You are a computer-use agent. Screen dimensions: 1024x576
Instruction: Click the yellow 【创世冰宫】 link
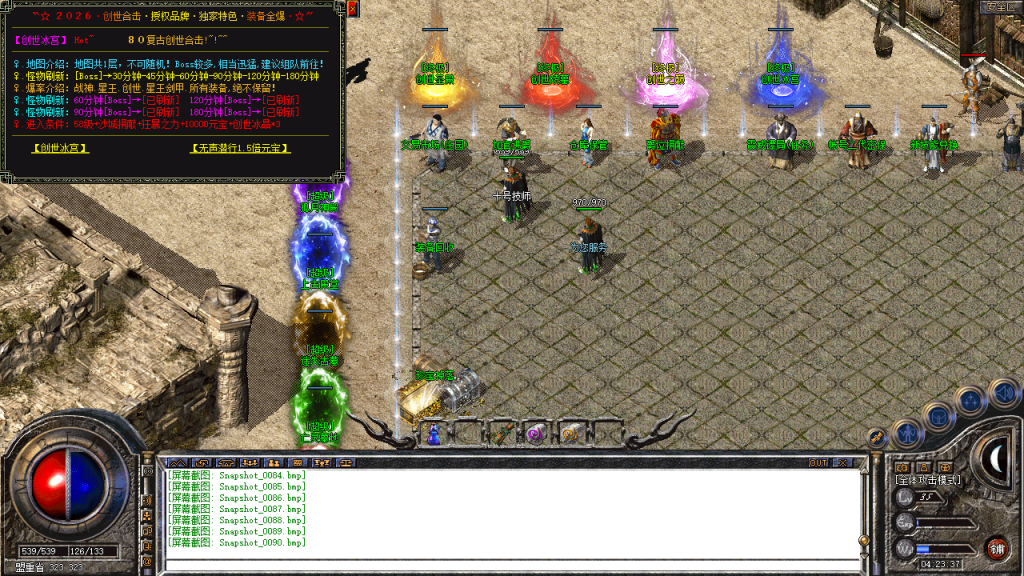click(59, 148)
